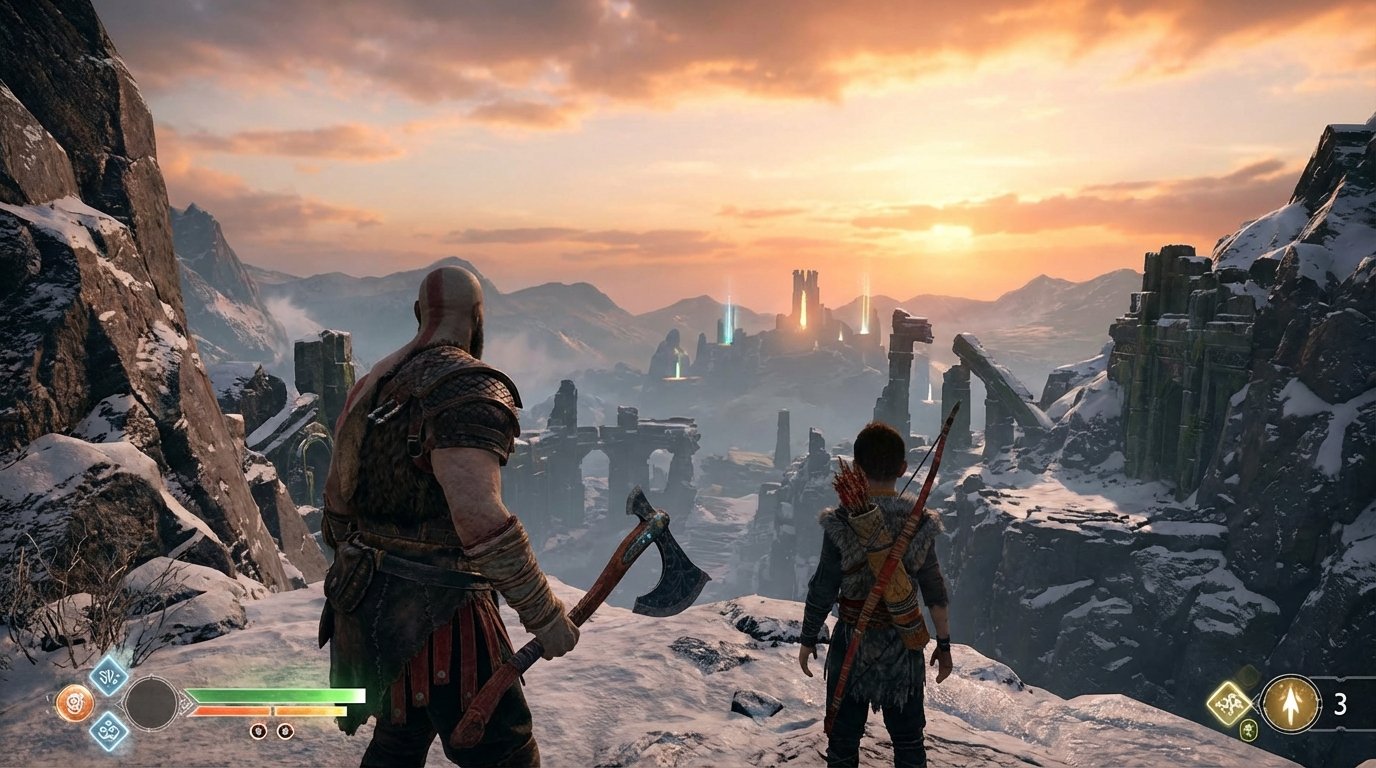Select the glowing runic arrow diamond icon
The image size is (1376, 768).
(1229, 702)
